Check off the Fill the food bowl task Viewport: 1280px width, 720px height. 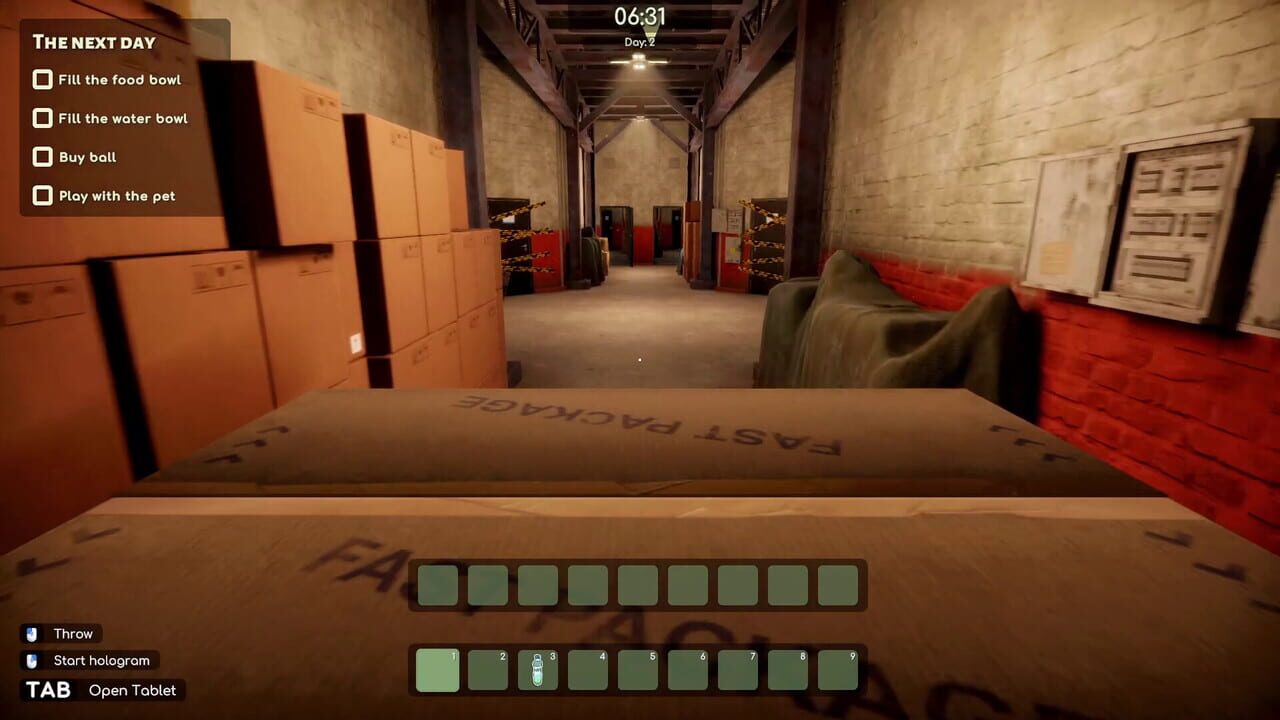[42, 79]
